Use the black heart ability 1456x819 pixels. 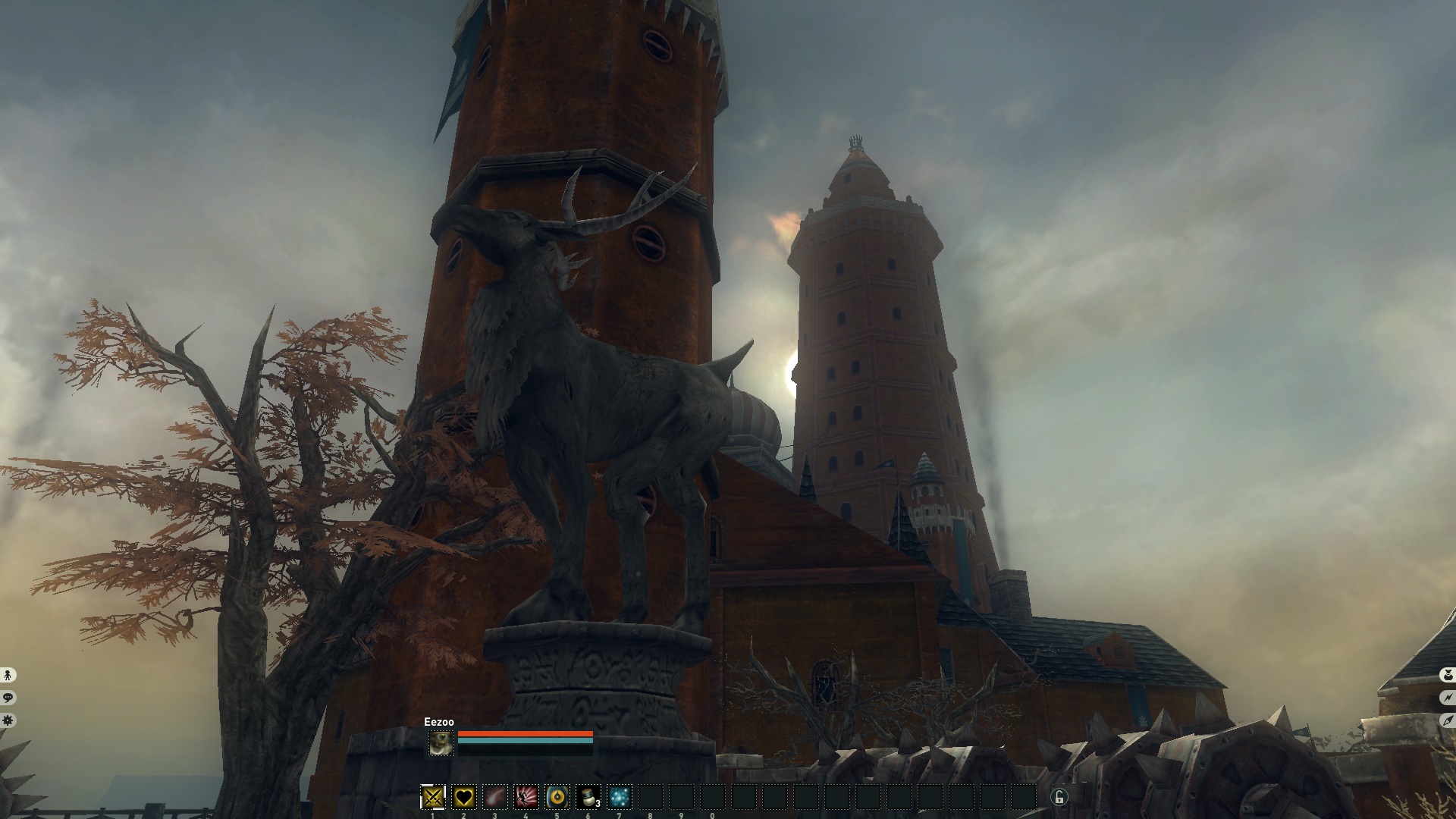464,797
